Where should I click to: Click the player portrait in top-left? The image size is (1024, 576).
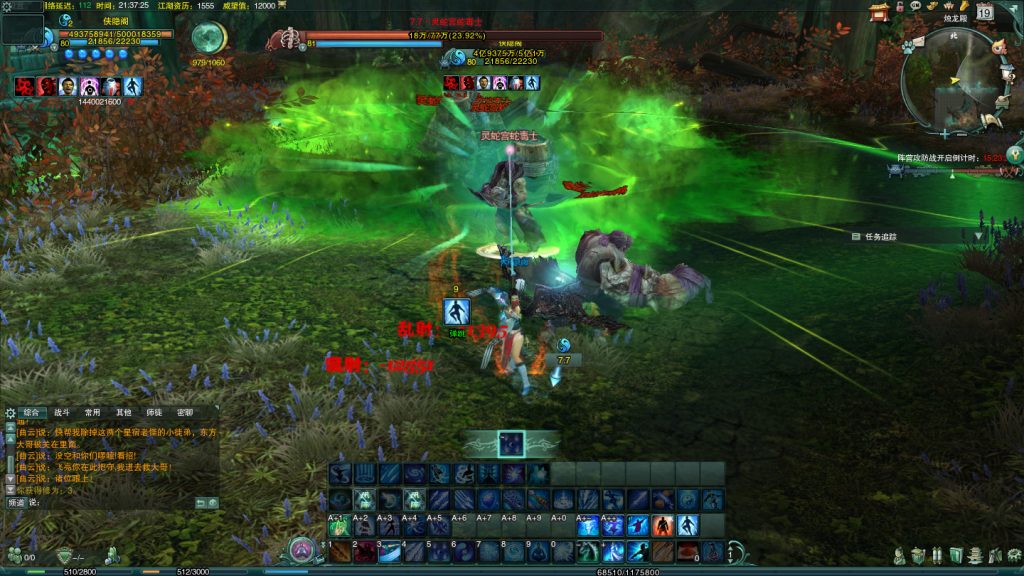tap(22, 28)
